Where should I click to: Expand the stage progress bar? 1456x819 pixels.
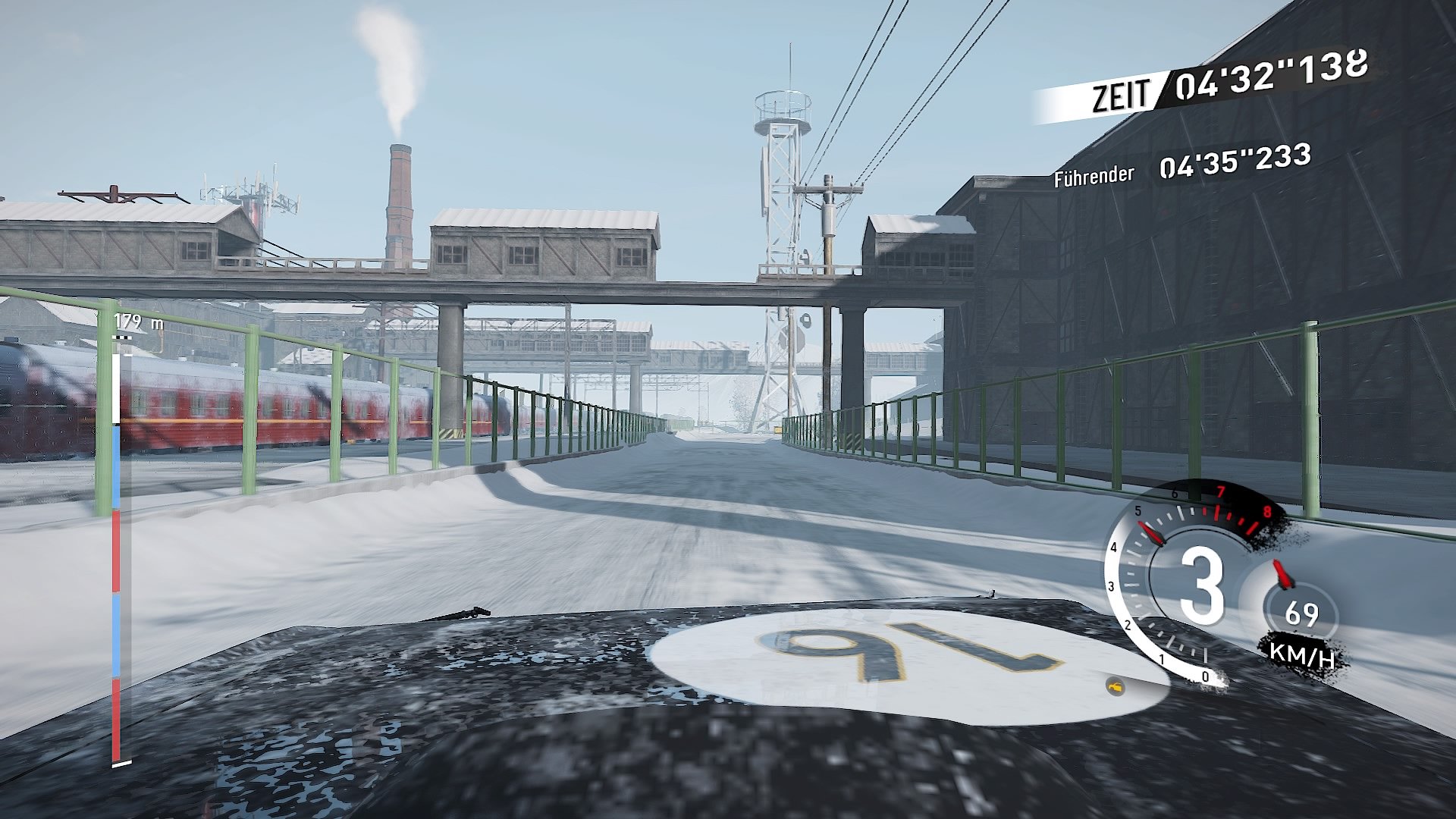pos(115,546)
